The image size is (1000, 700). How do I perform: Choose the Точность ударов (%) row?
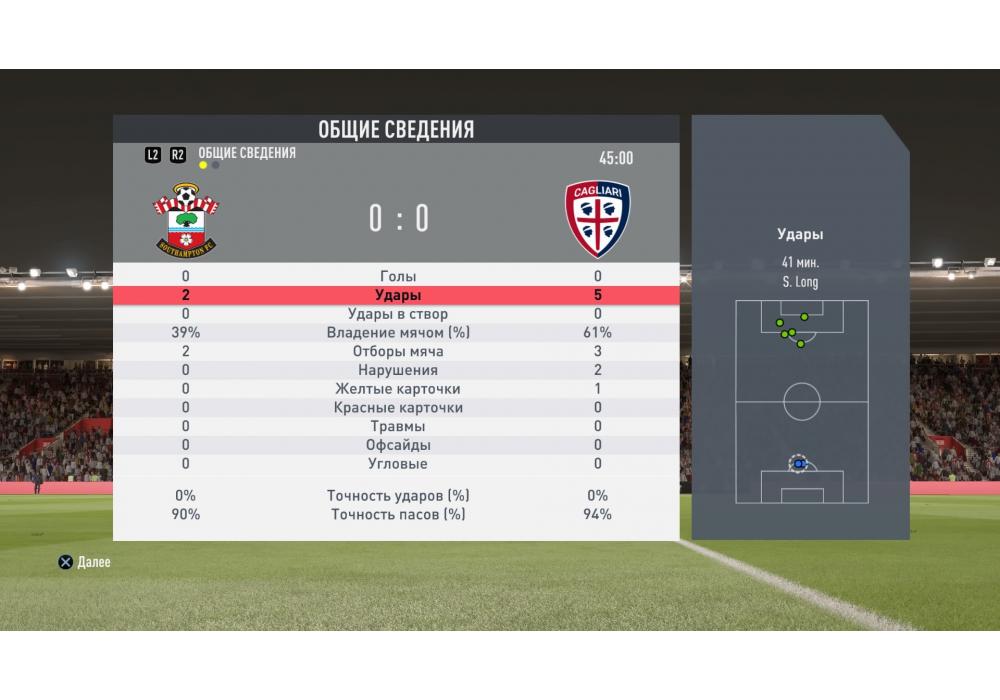pos(397,496)
